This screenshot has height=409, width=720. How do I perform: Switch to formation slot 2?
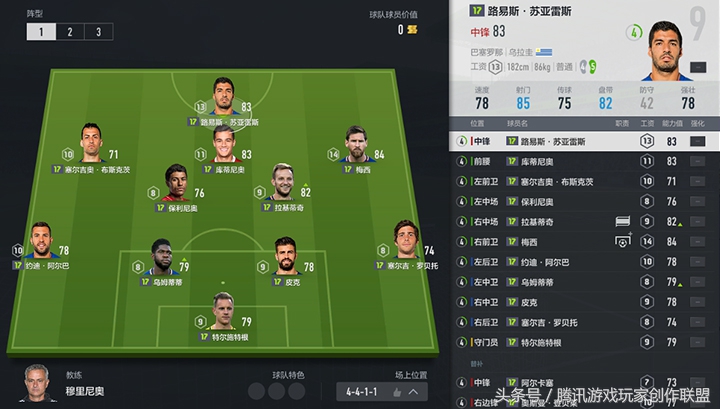(x=69, y=32)
